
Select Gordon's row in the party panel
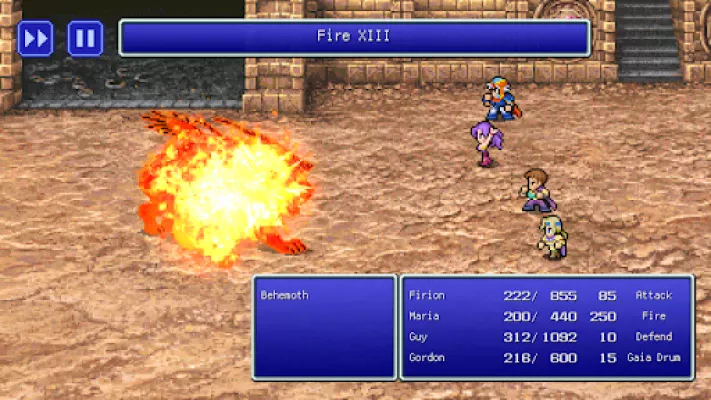click(545, 357)
